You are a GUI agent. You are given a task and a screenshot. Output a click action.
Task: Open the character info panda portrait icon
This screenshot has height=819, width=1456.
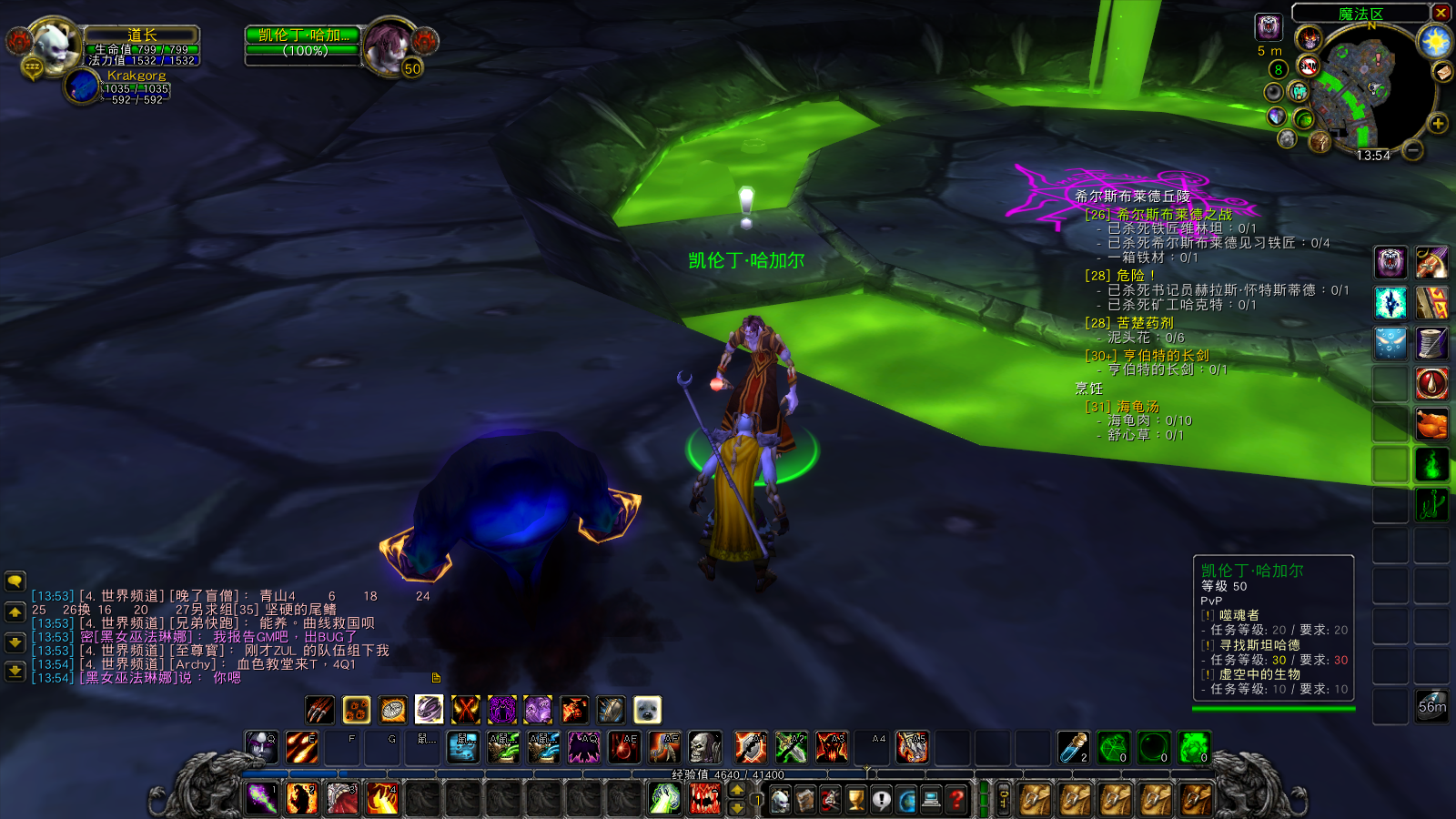(x=780, y=799)
